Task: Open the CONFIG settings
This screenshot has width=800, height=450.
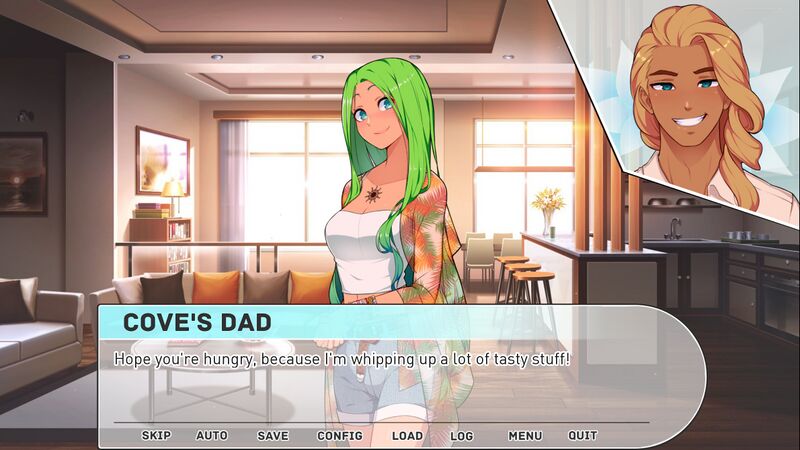Action: coord(339,436)
